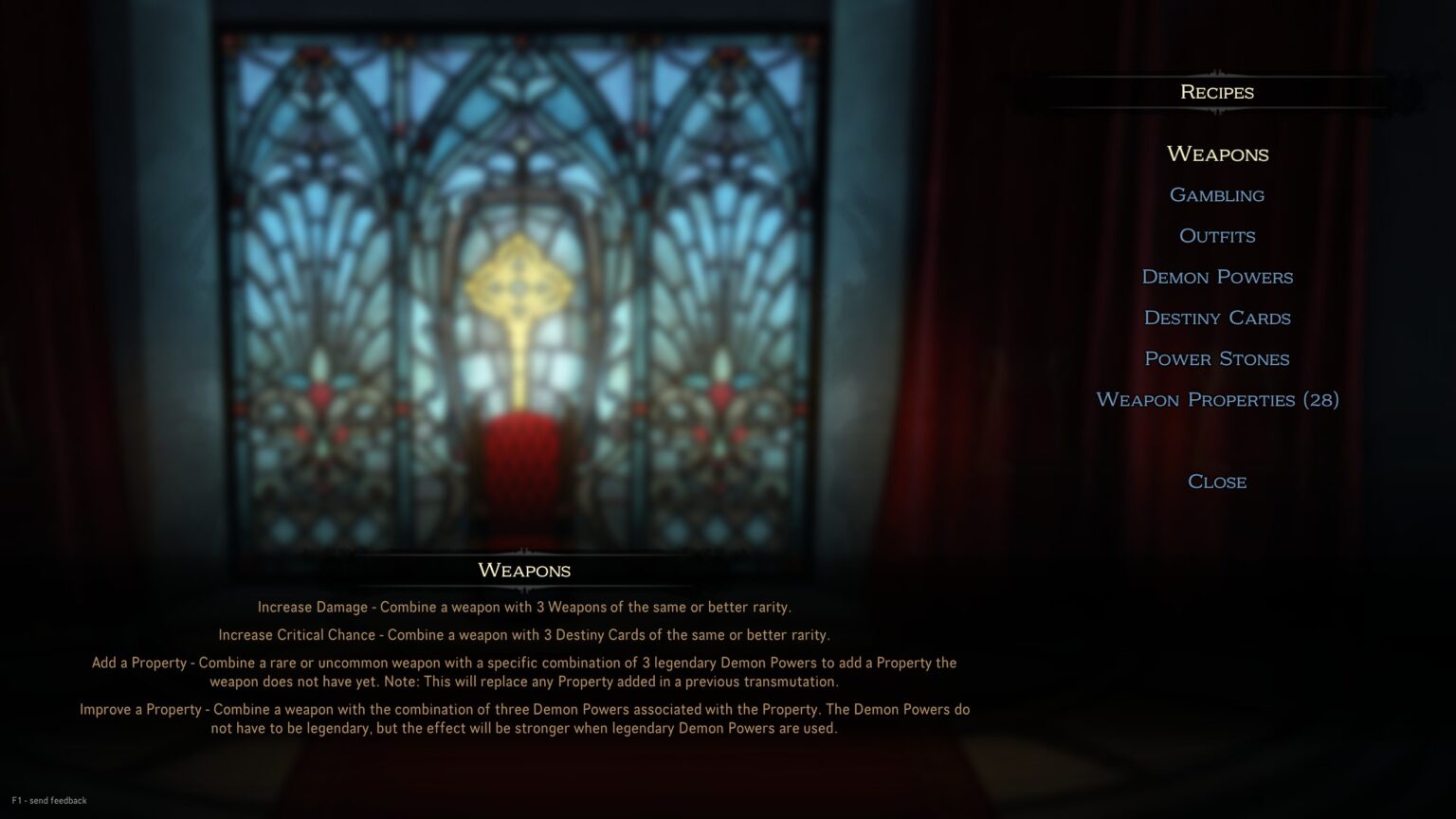Click the Add a Property recipe text

[524, 672]
